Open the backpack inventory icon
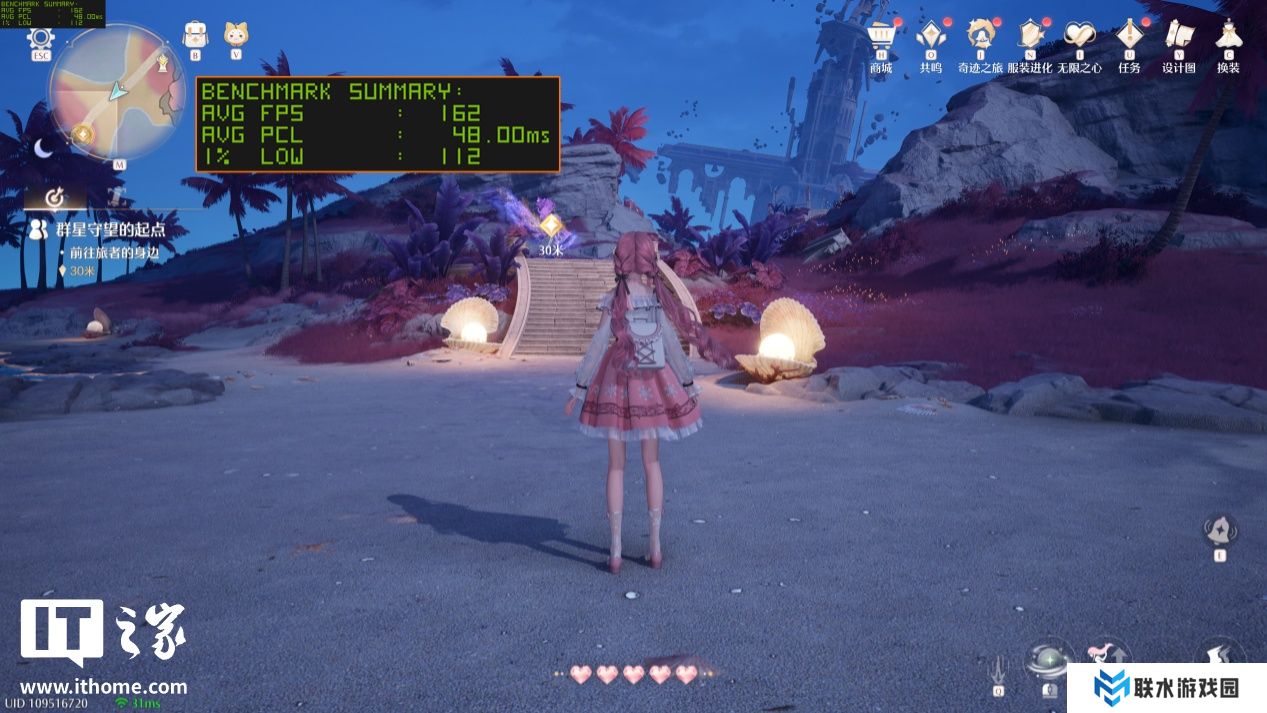 [x=195, y=35]
